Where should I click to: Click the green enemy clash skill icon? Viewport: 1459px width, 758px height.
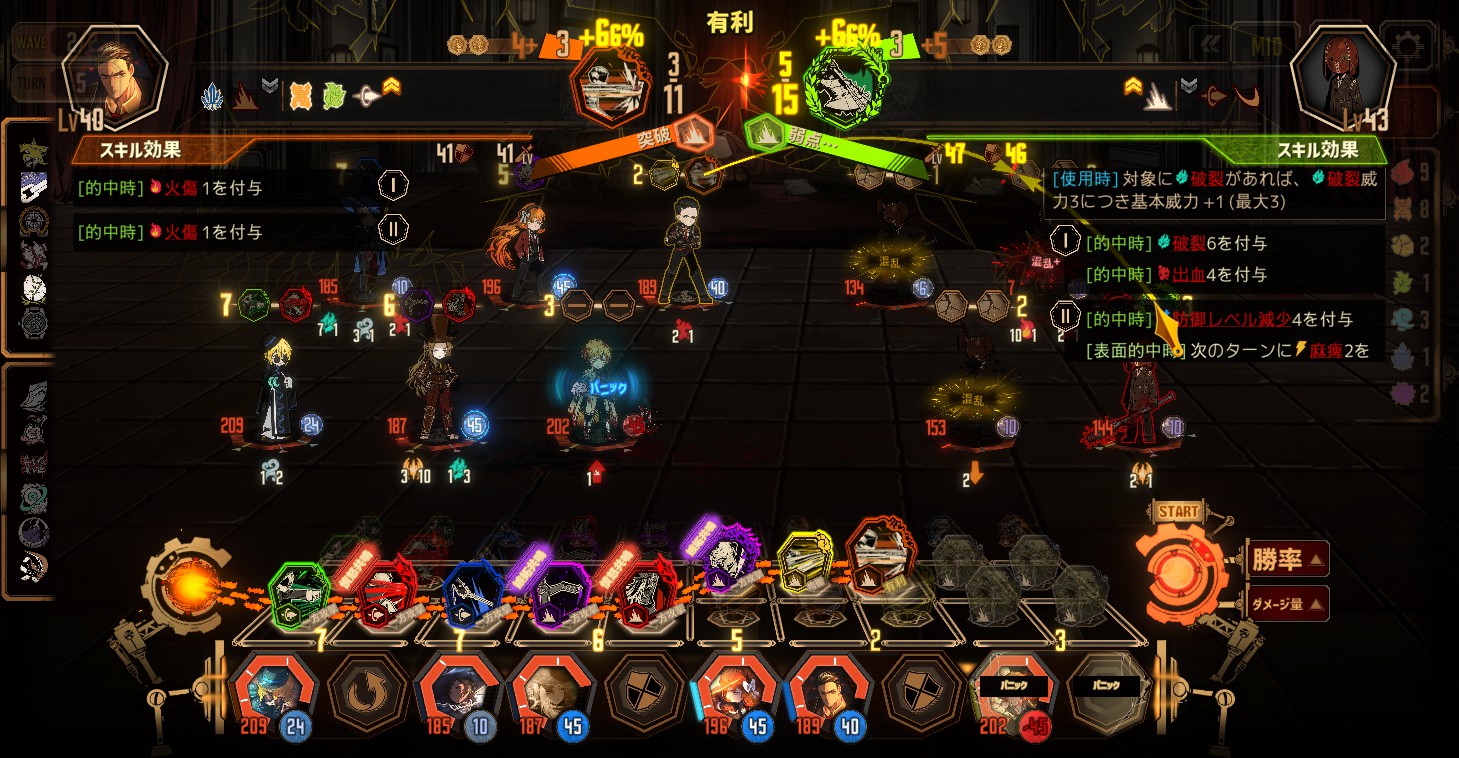pyautogui.click(x=848, y=86)
